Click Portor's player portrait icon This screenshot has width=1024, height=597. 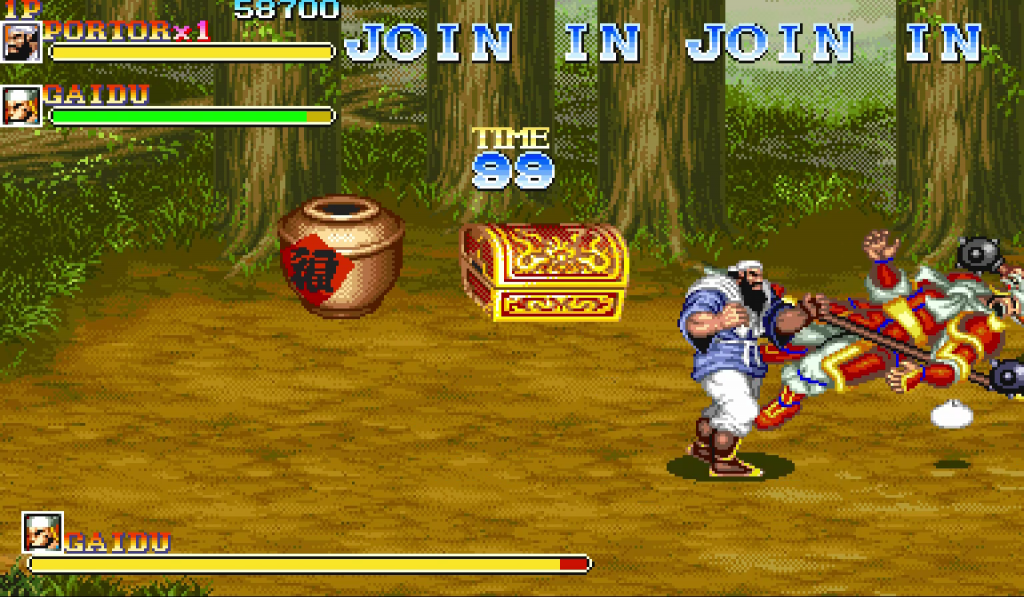tap(21, 42)
